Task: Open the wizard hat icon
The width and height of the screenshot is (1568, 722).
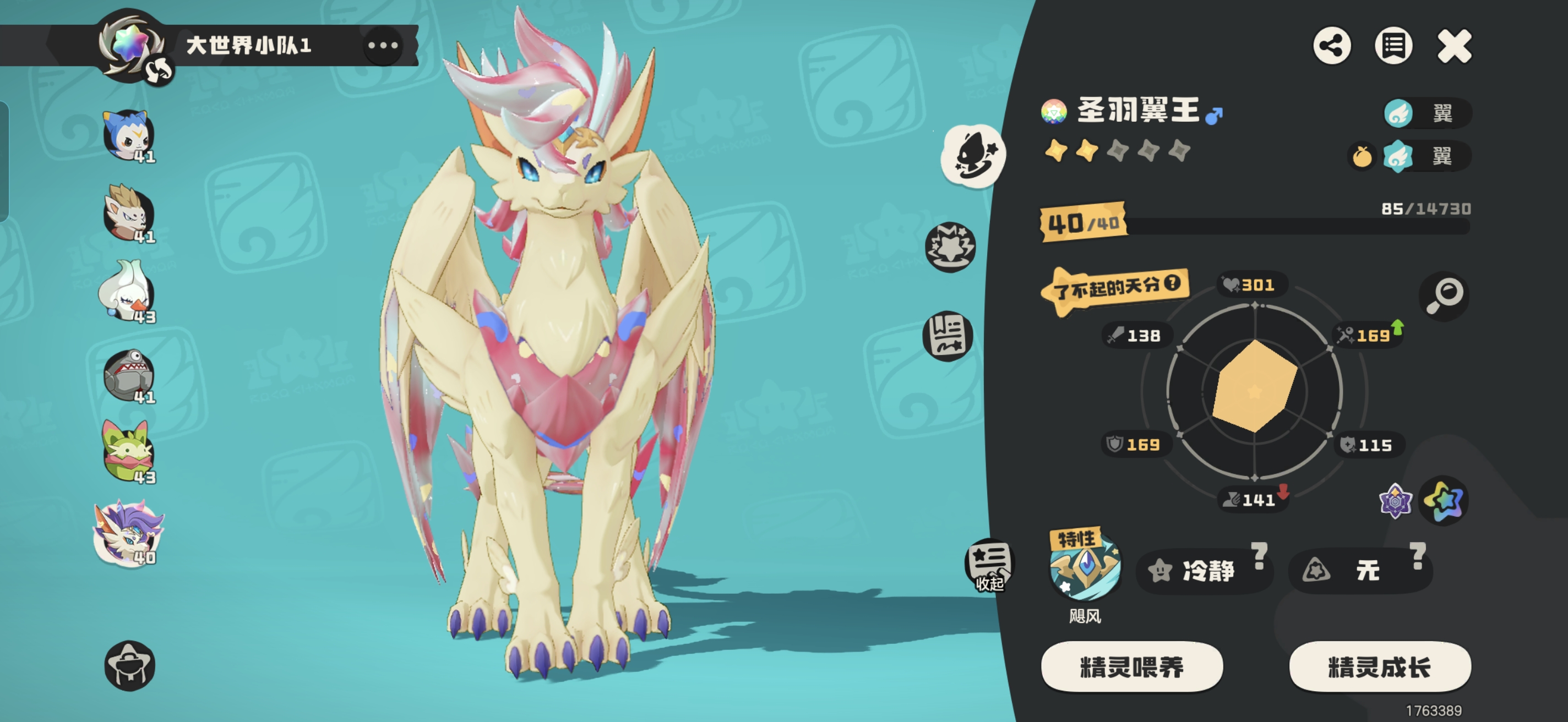Action: (129, 665)
